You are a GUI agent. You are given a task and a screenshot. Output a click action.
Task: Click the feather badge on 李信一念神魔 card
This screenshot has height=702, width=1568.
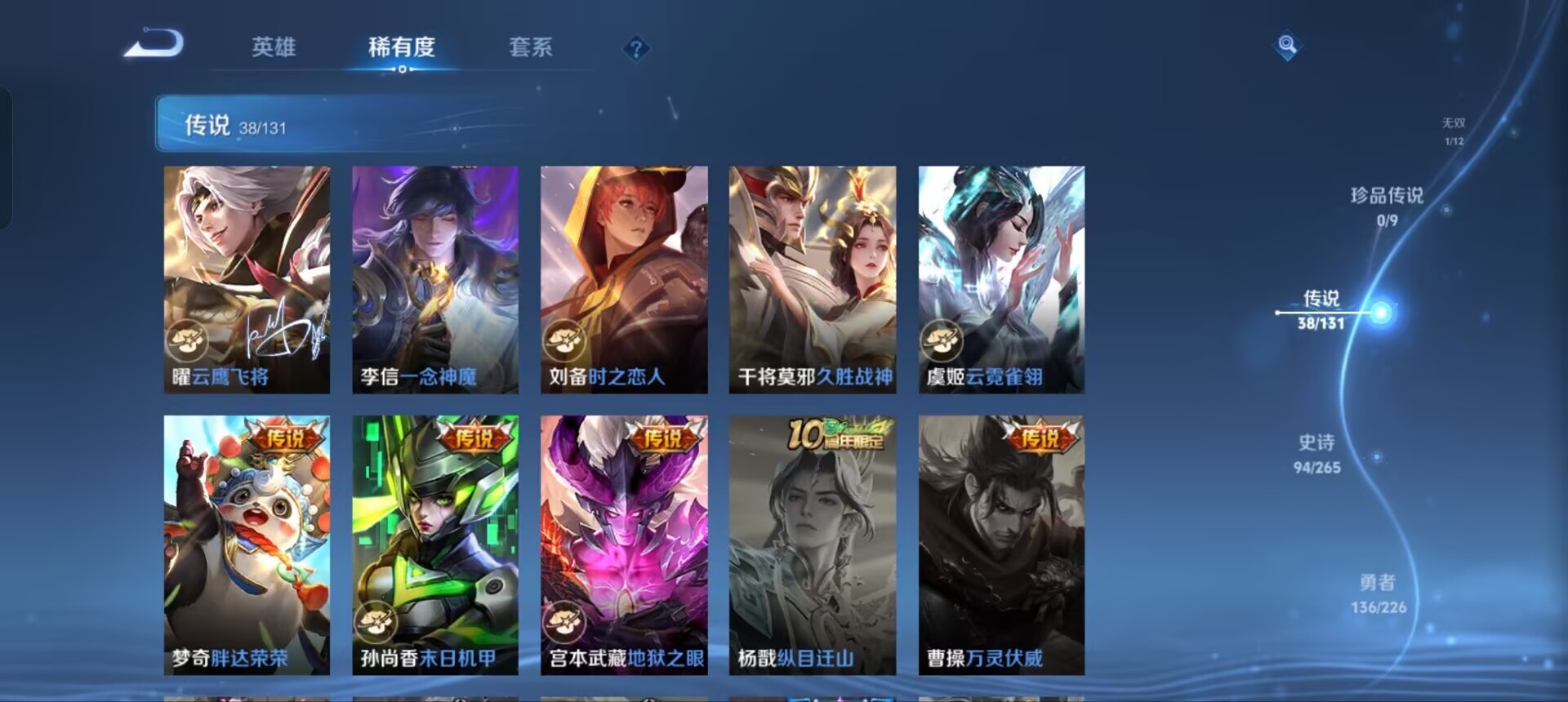coord(376,340)
